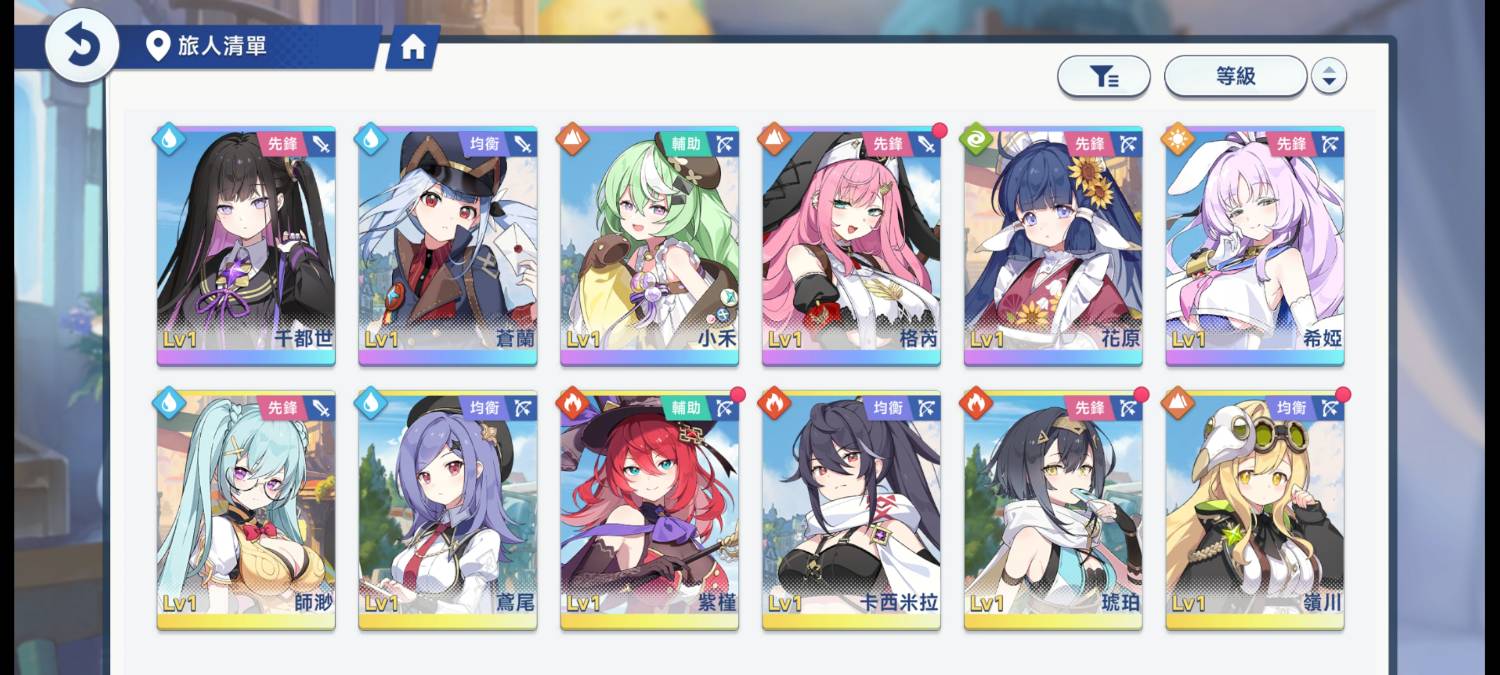Toggle the sort order arrows button
This screenshot has width=1500, height=675.
[x=1328, y=76]
